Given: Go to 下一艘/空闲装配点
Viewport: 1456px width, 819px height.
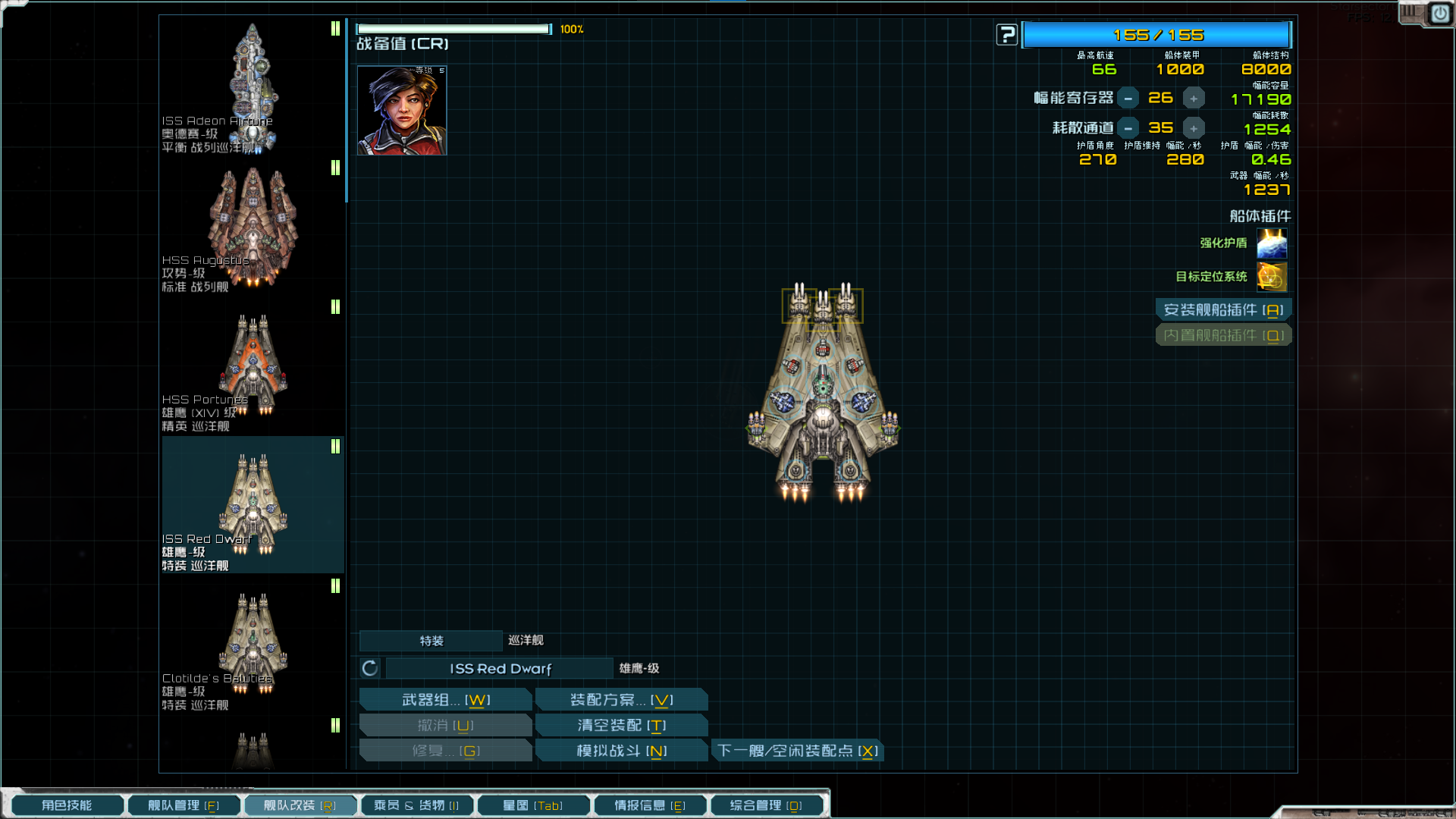Looking at the screenshot, I should 797,751.
